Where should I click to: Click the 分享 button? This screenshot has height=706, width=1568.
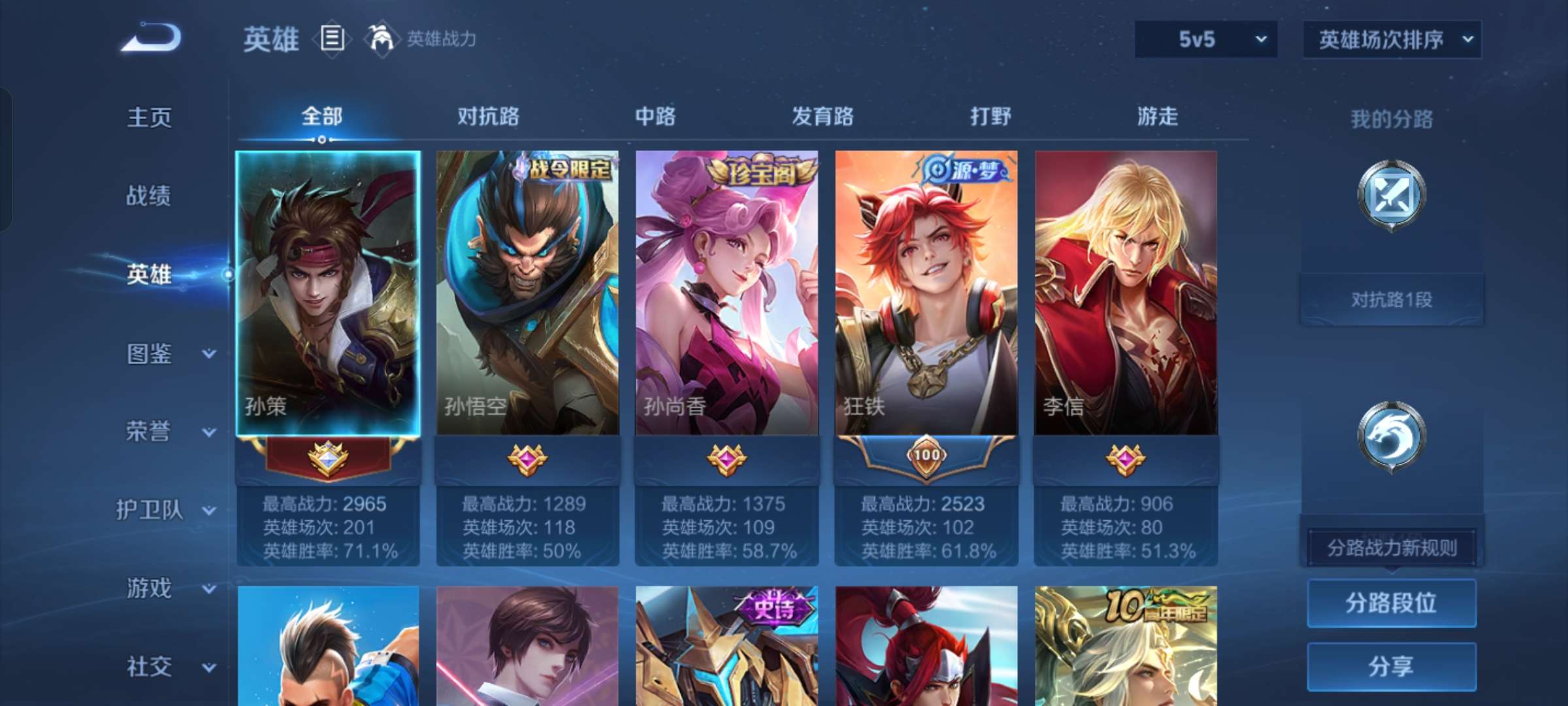[x=1392, y=665]
